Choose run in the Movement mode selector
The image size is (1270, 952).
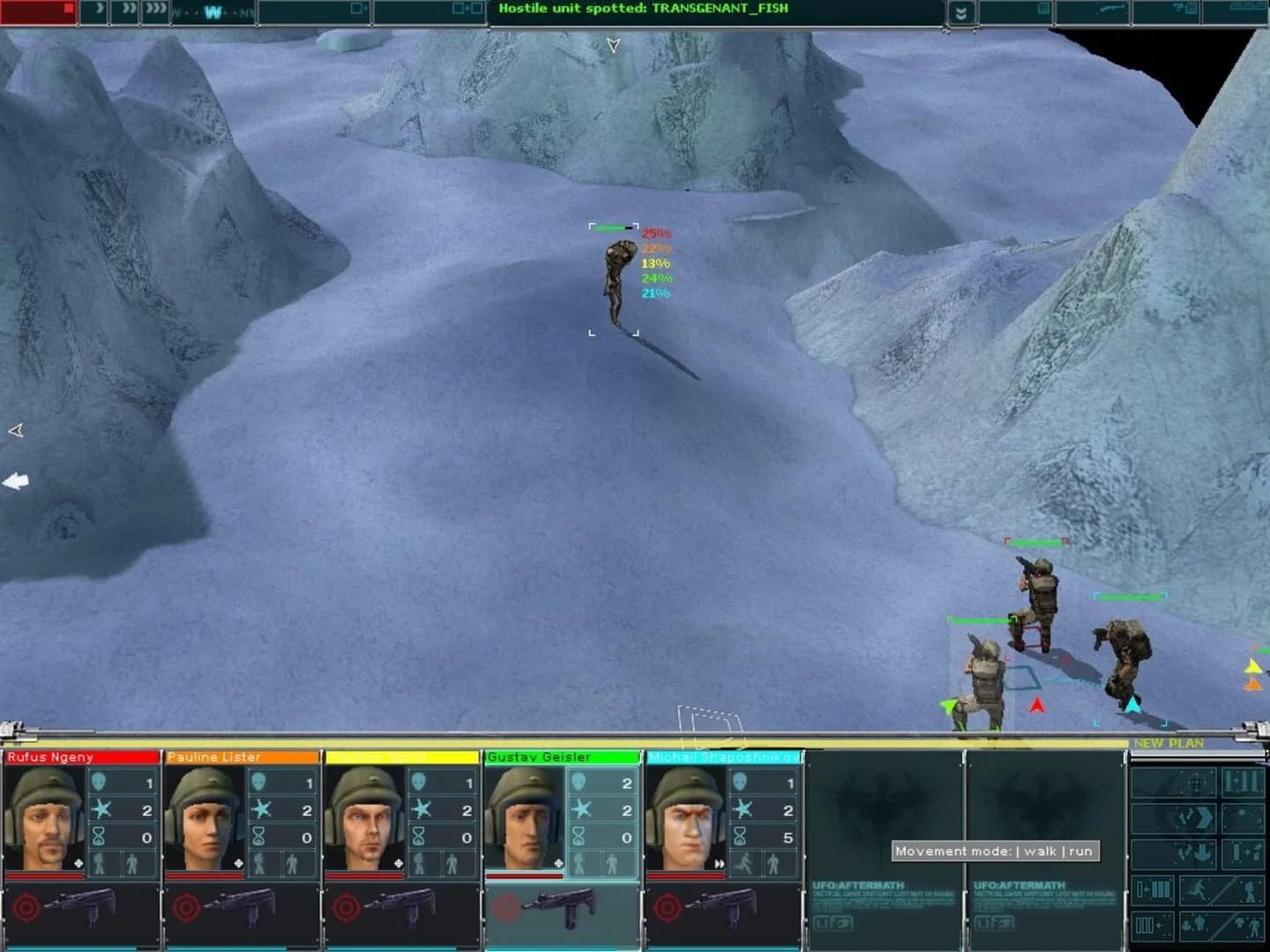pyautogui.click(x=1079, y=852)
